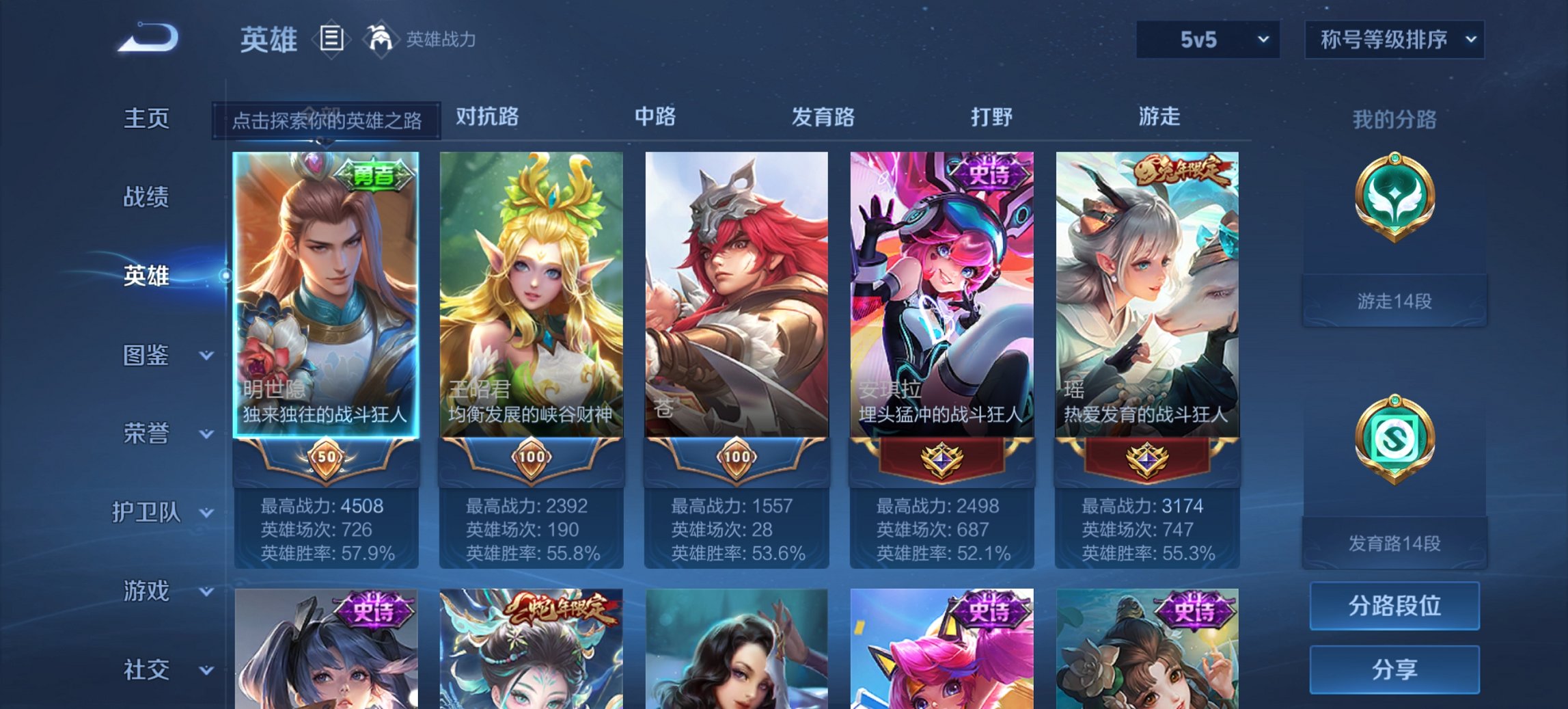
Task: Select the 对抗路 lane filter tab
Action: point(485,118)
